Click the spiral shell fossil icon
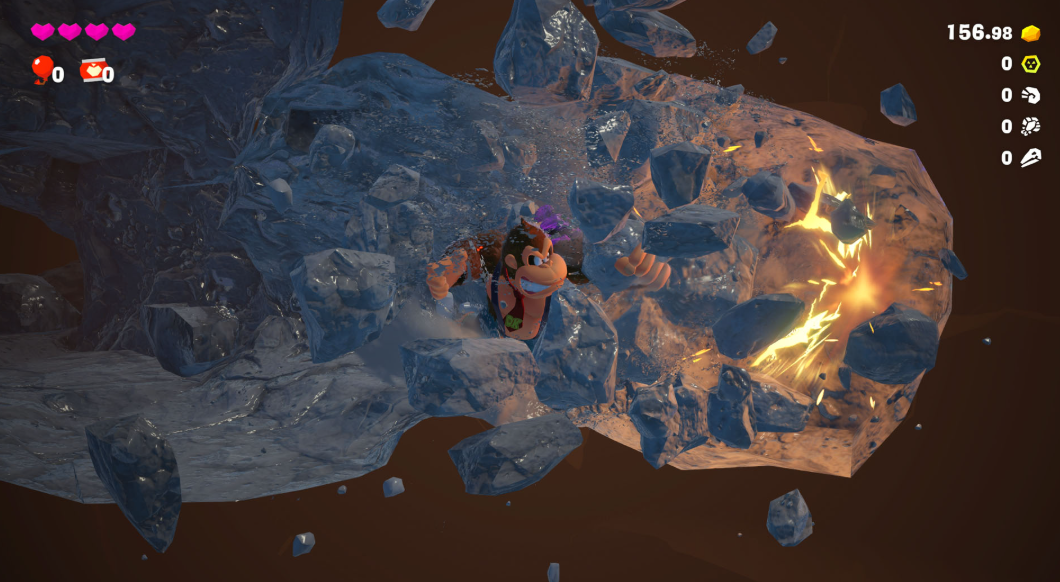 click(x=1030, y=95)
